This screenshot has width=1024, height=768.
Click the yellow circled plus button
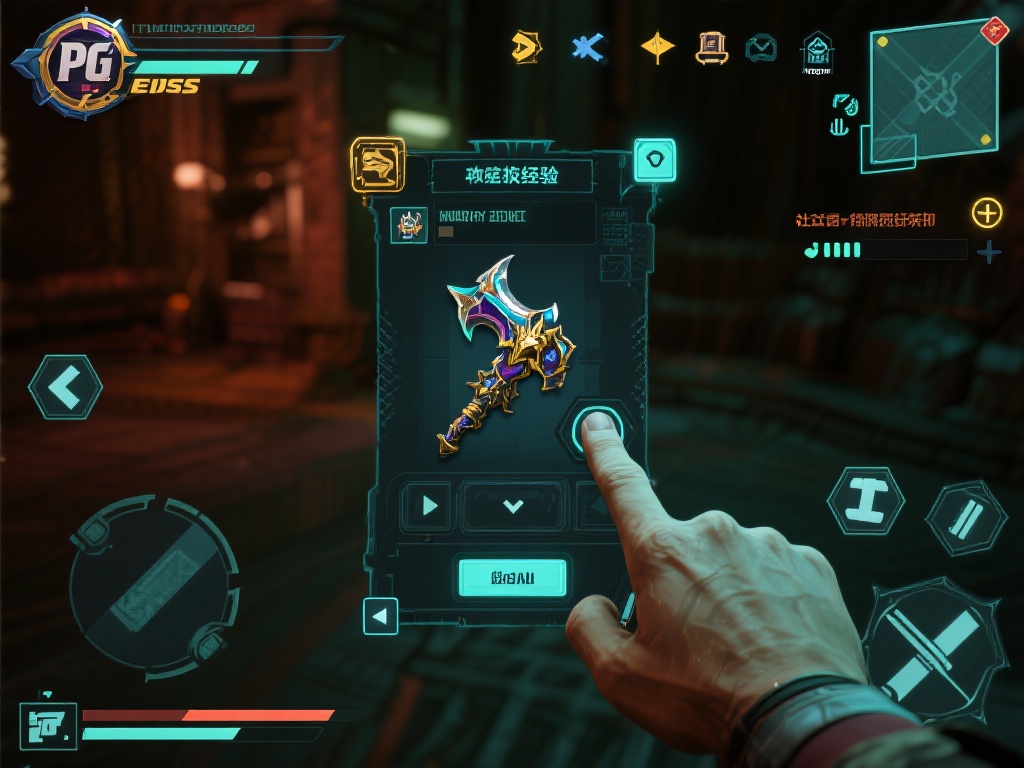986,212
